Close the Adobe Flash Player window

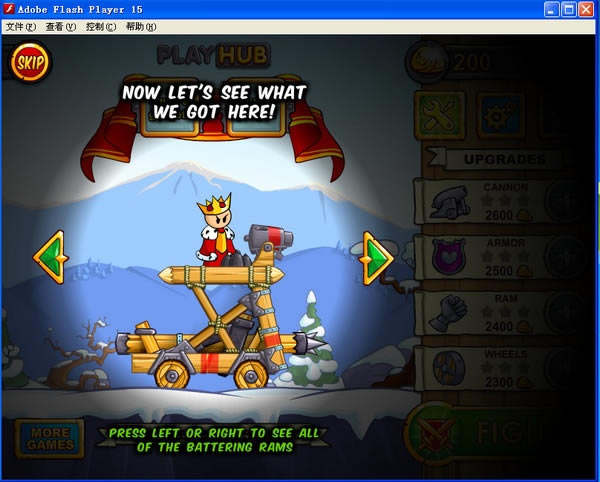pyautogui.click(x=587, y=9)
